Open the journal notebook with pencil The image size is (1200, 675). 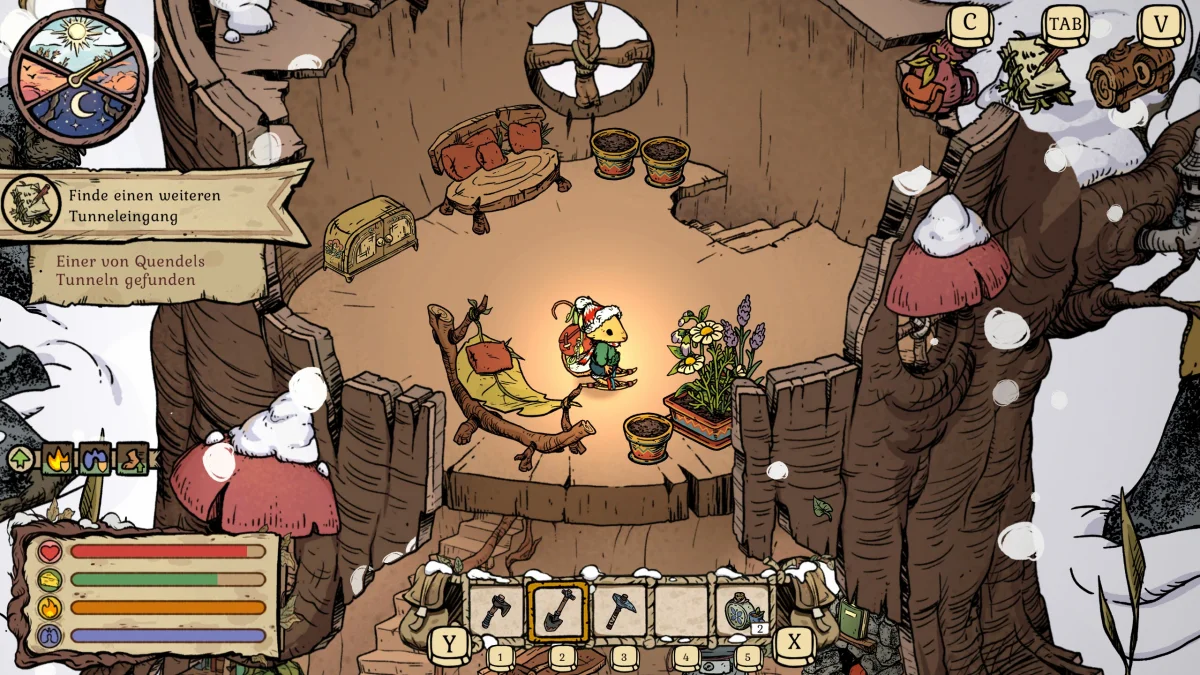(1034, 70)
